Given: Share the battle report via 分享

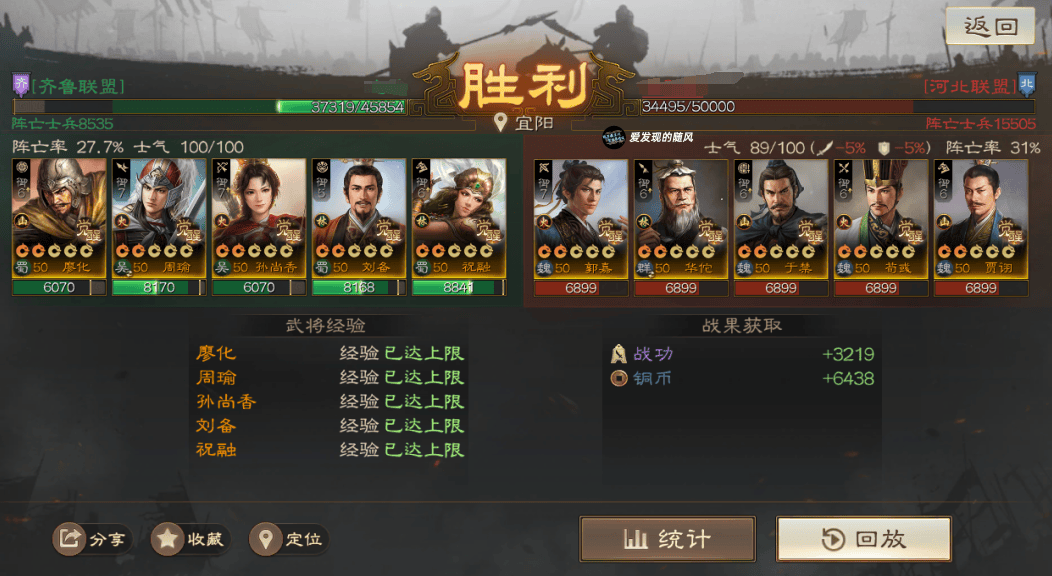Looking at the screenshot, I should pyautogui.click(x=92, y=540).
